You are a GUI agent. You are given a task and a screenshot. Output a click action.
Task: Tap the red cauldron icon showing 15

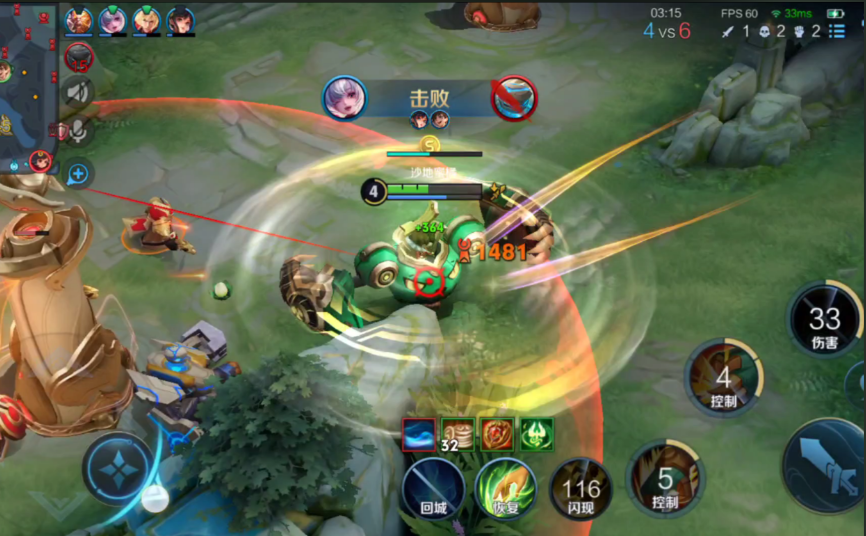coord(79,57)
